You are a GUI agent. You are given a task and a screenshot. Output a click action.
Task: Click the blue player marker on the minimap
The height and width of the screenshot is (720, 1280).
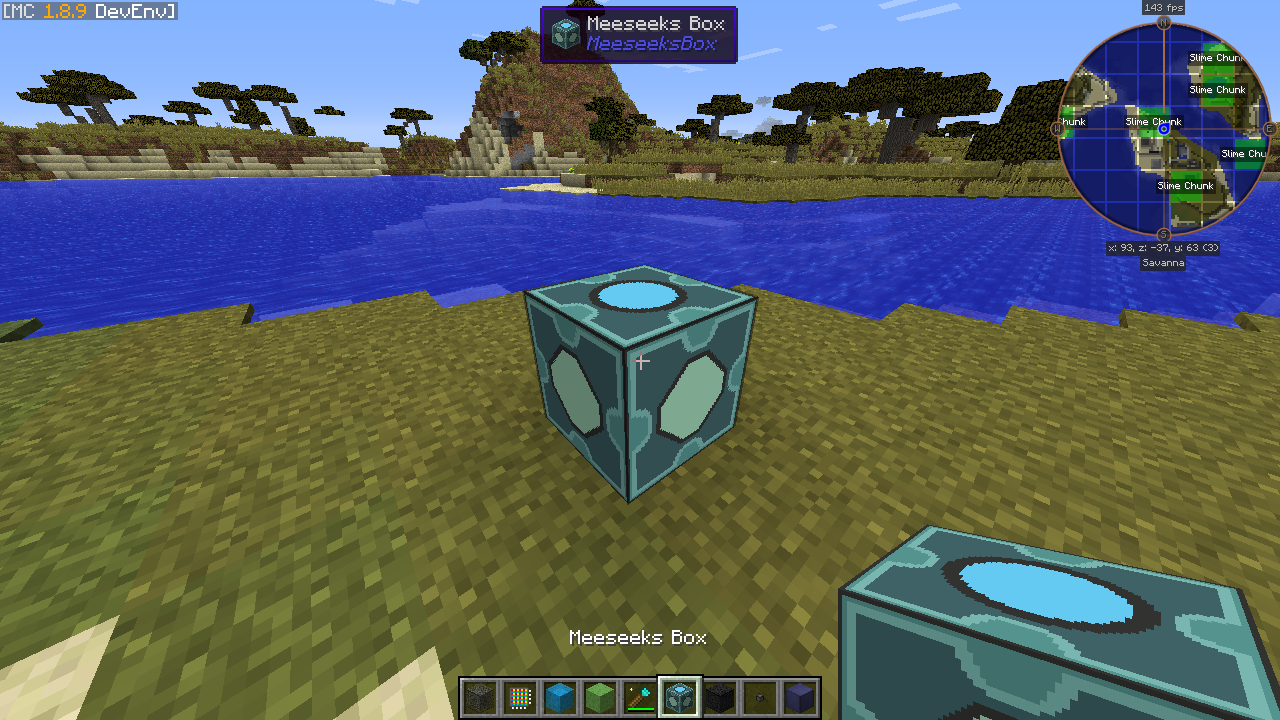[x=1164, y=129]
